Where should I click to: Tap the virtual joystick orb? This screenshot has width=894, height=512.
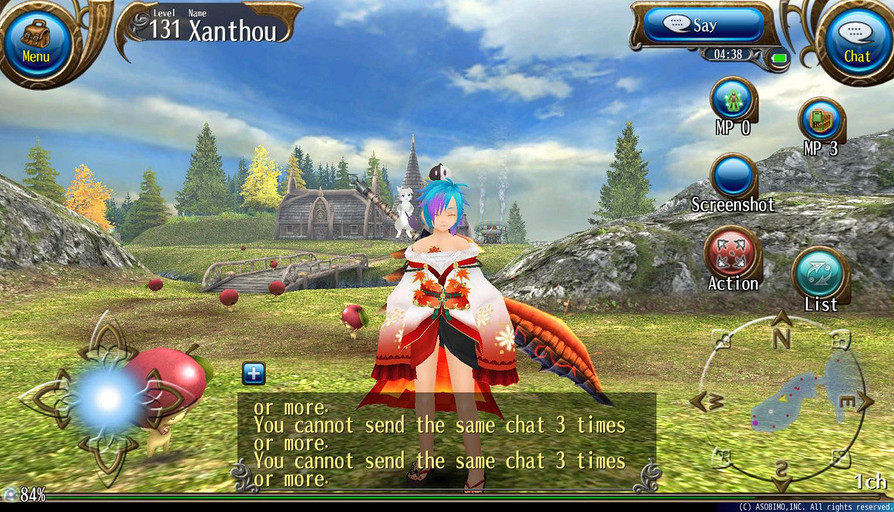[106, 398]
